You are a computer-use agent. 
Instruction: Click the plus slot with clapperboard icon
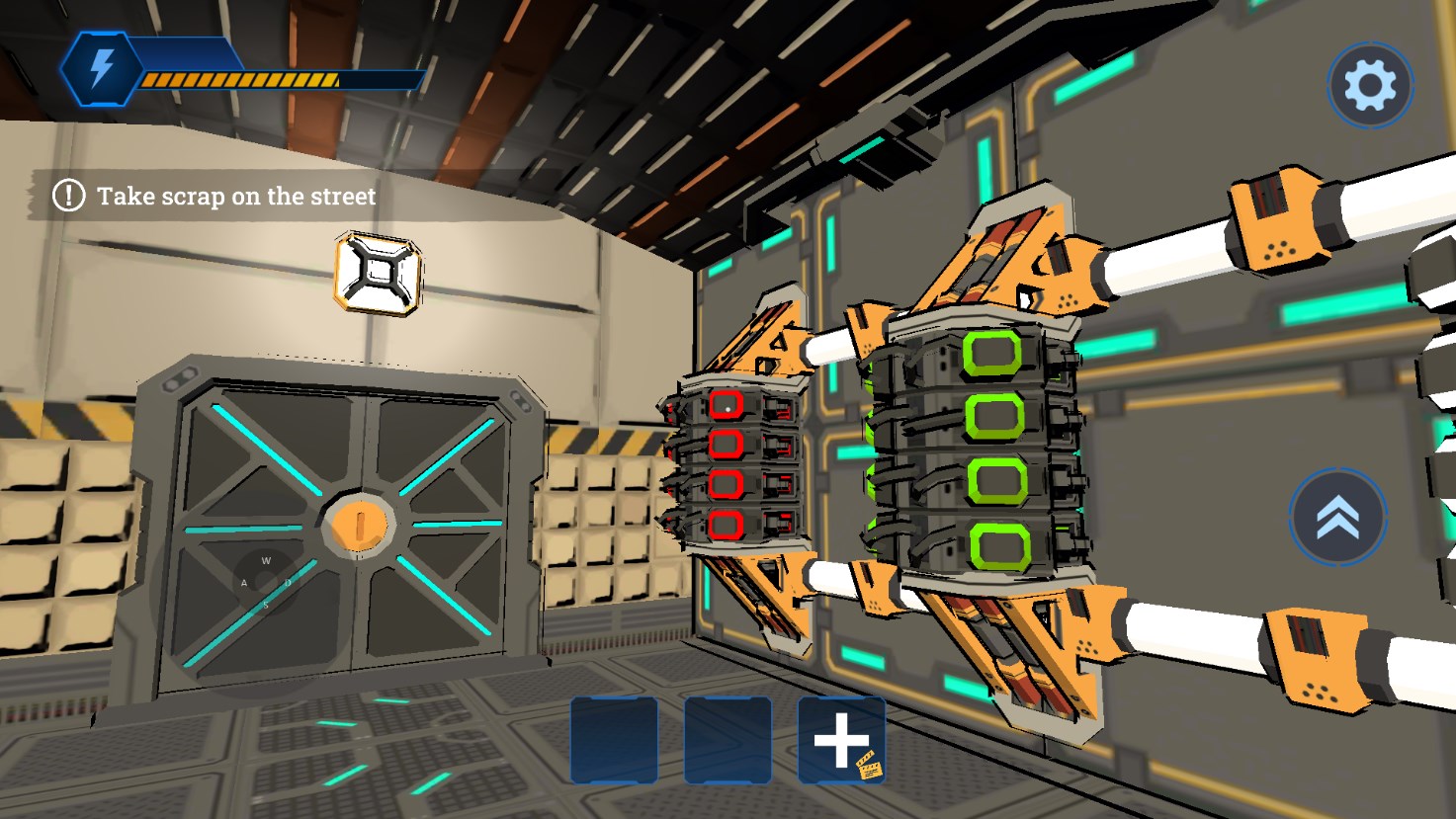841,741
